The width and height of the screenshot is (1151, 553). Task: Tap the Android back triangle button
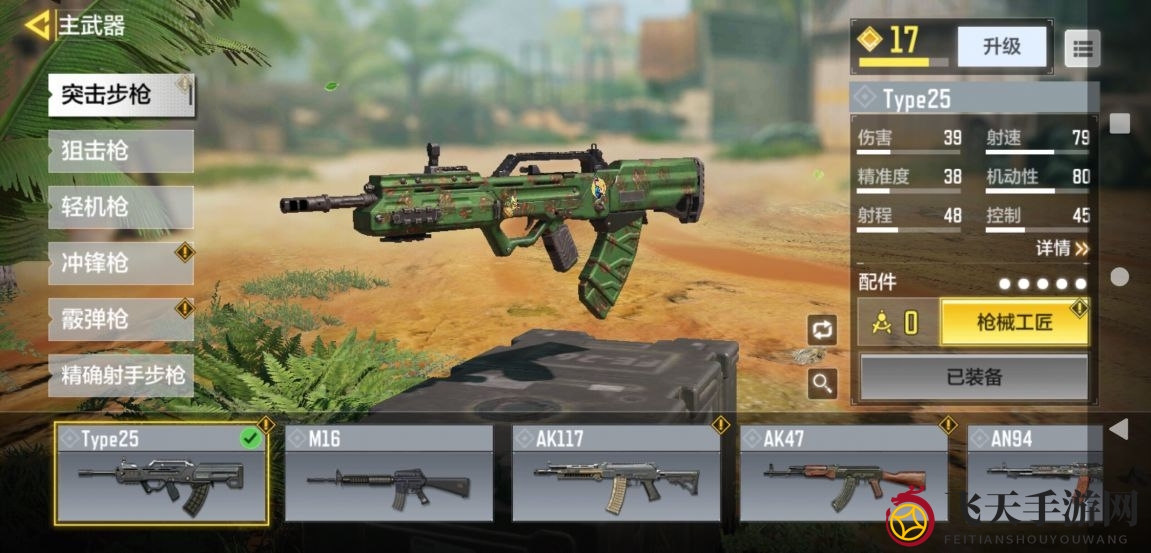pos(1119,429)
